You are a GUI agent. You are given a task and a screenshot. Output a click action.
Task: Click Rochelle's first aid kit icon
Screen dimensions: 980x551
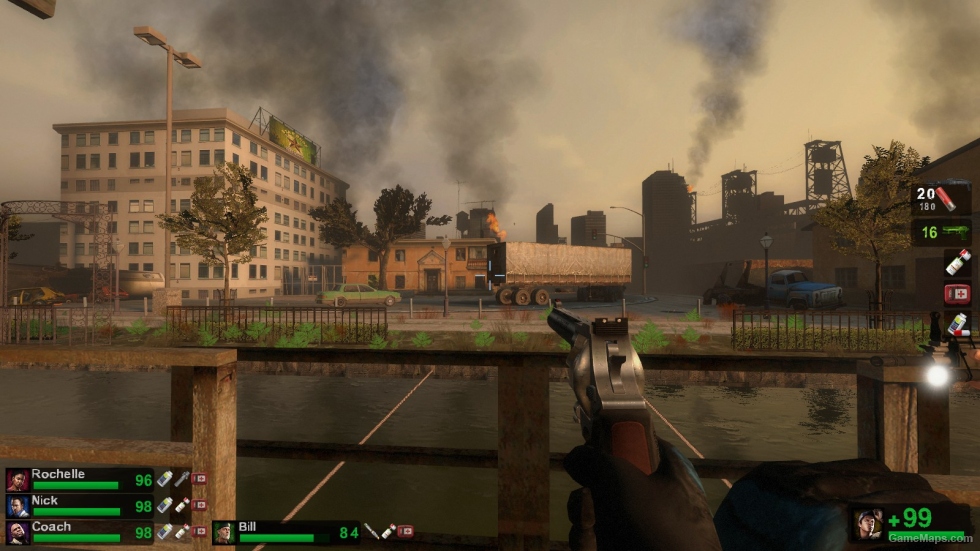pos(199,479)
